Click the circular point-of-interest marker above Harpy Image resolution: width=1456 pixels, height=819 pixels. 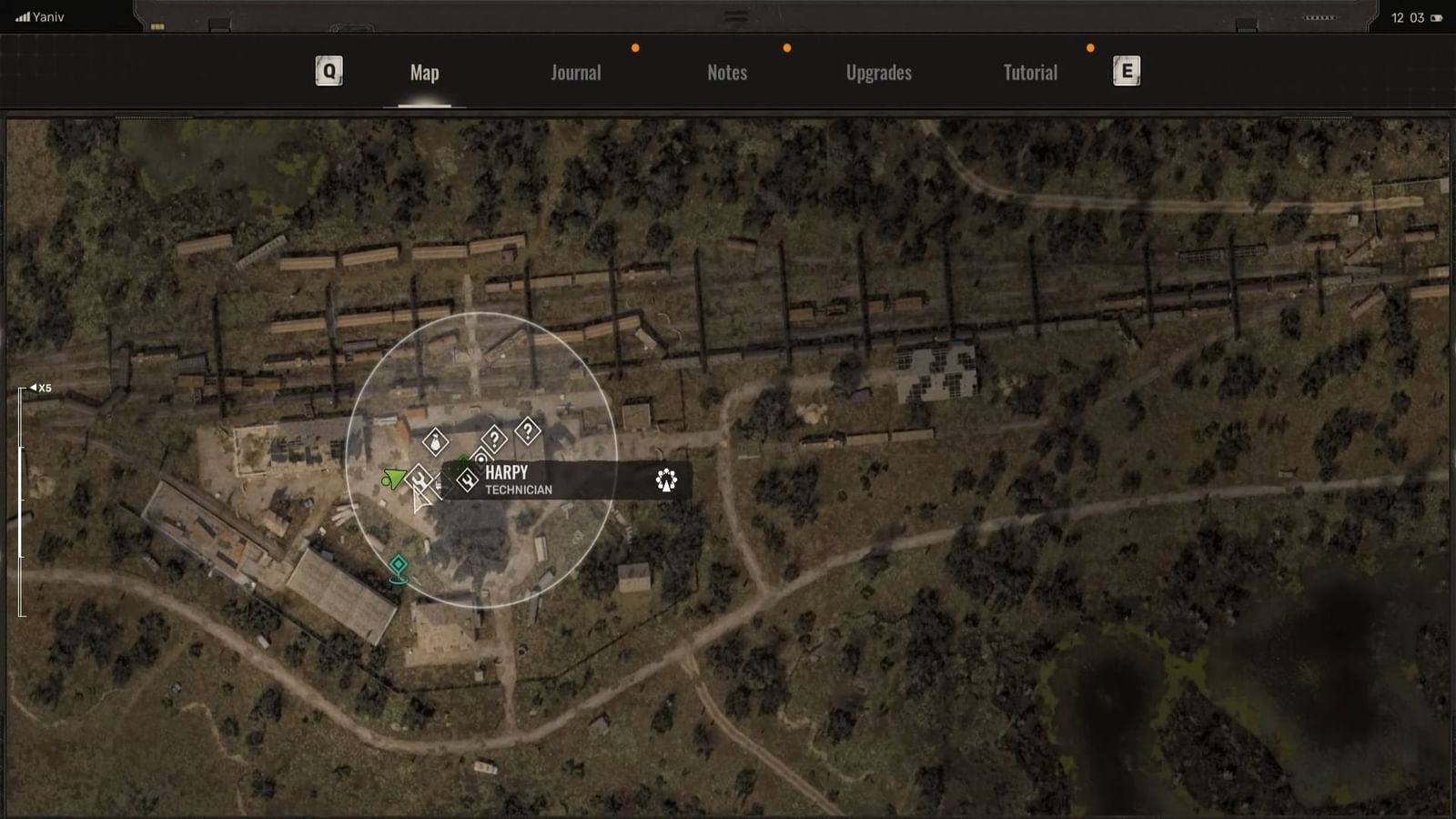point(482,460)
